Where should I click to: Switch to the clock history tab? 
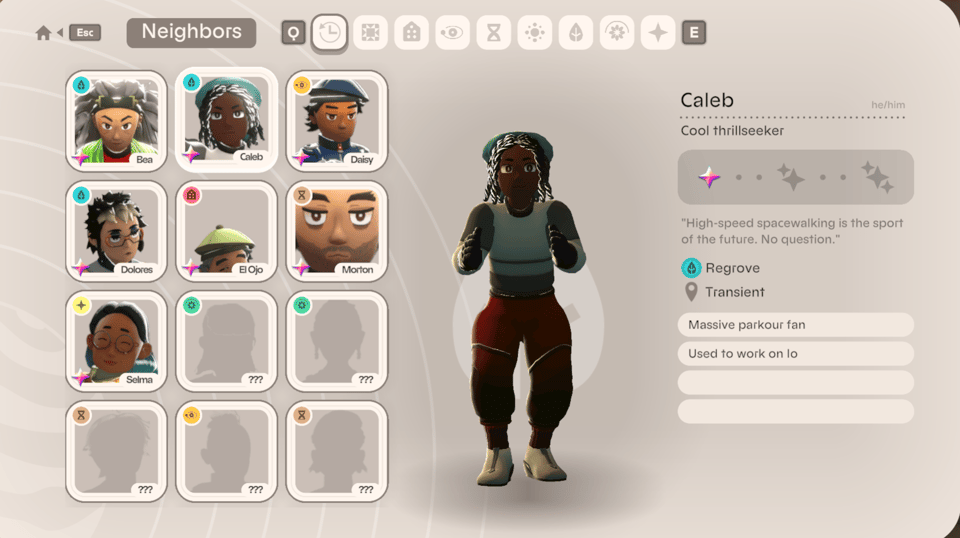pyautogui.click(x=329, y=33)
